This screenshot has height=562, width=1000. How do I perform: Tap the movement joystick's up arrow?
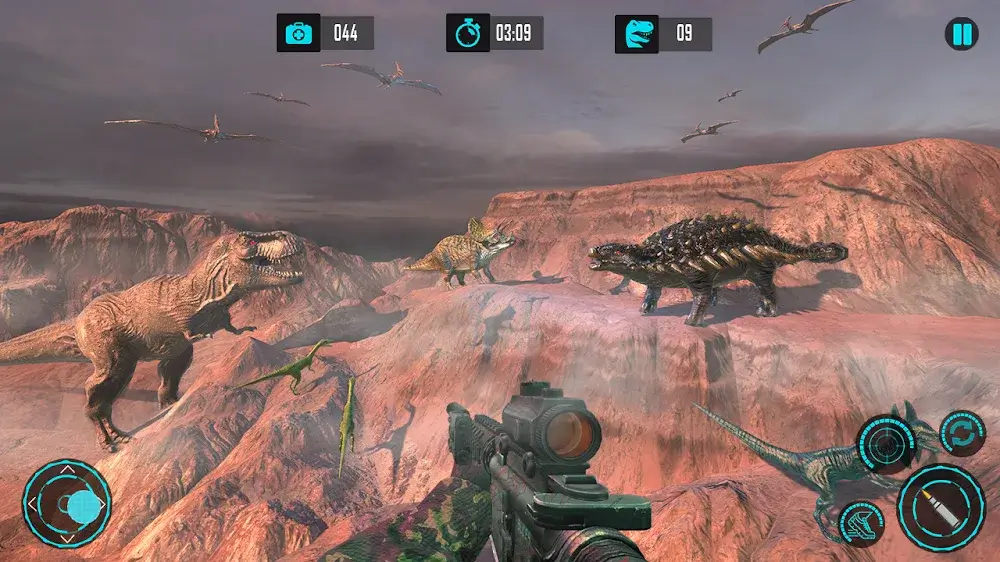(x=67, y=468)
